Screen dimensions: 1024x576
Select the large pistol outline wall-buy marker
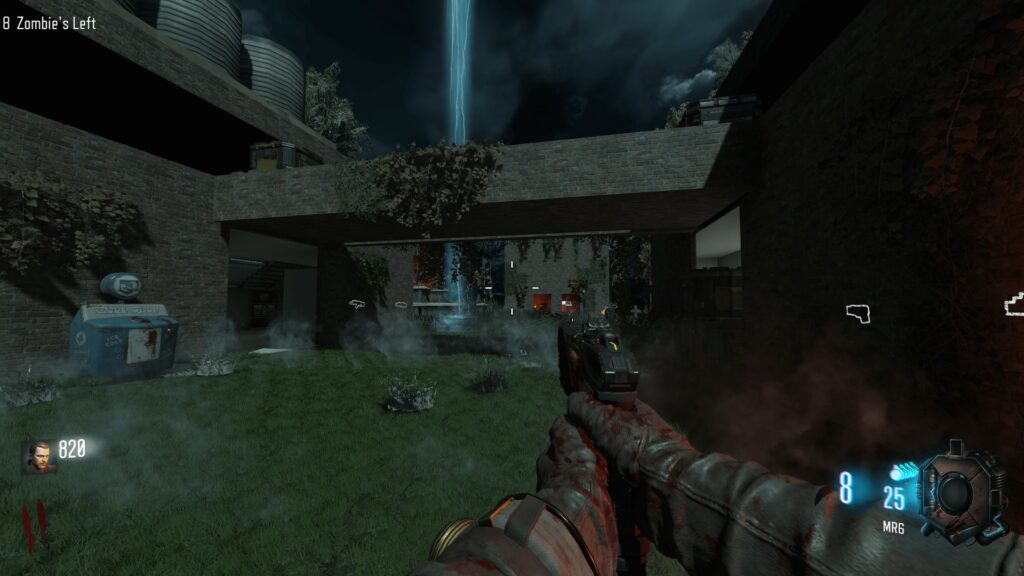coord(860,314)
